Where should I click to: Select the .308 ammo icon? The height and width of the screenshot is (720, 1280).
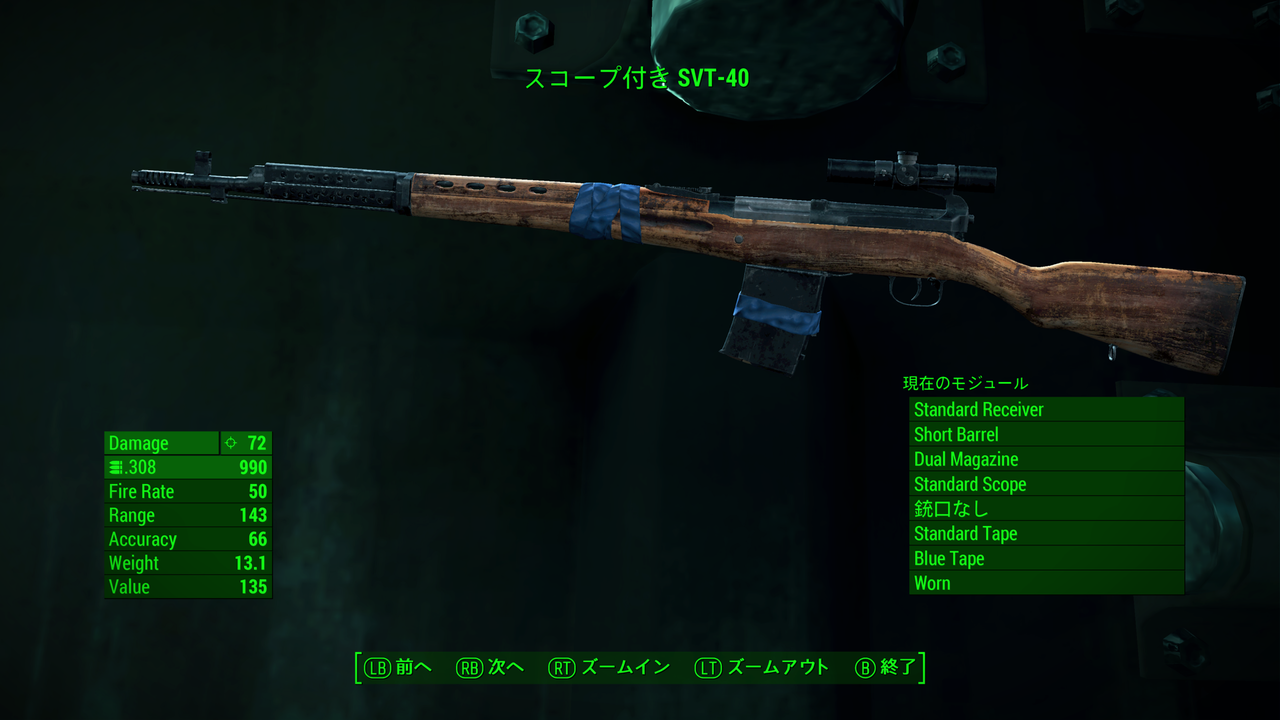click(x=116, y=467)
